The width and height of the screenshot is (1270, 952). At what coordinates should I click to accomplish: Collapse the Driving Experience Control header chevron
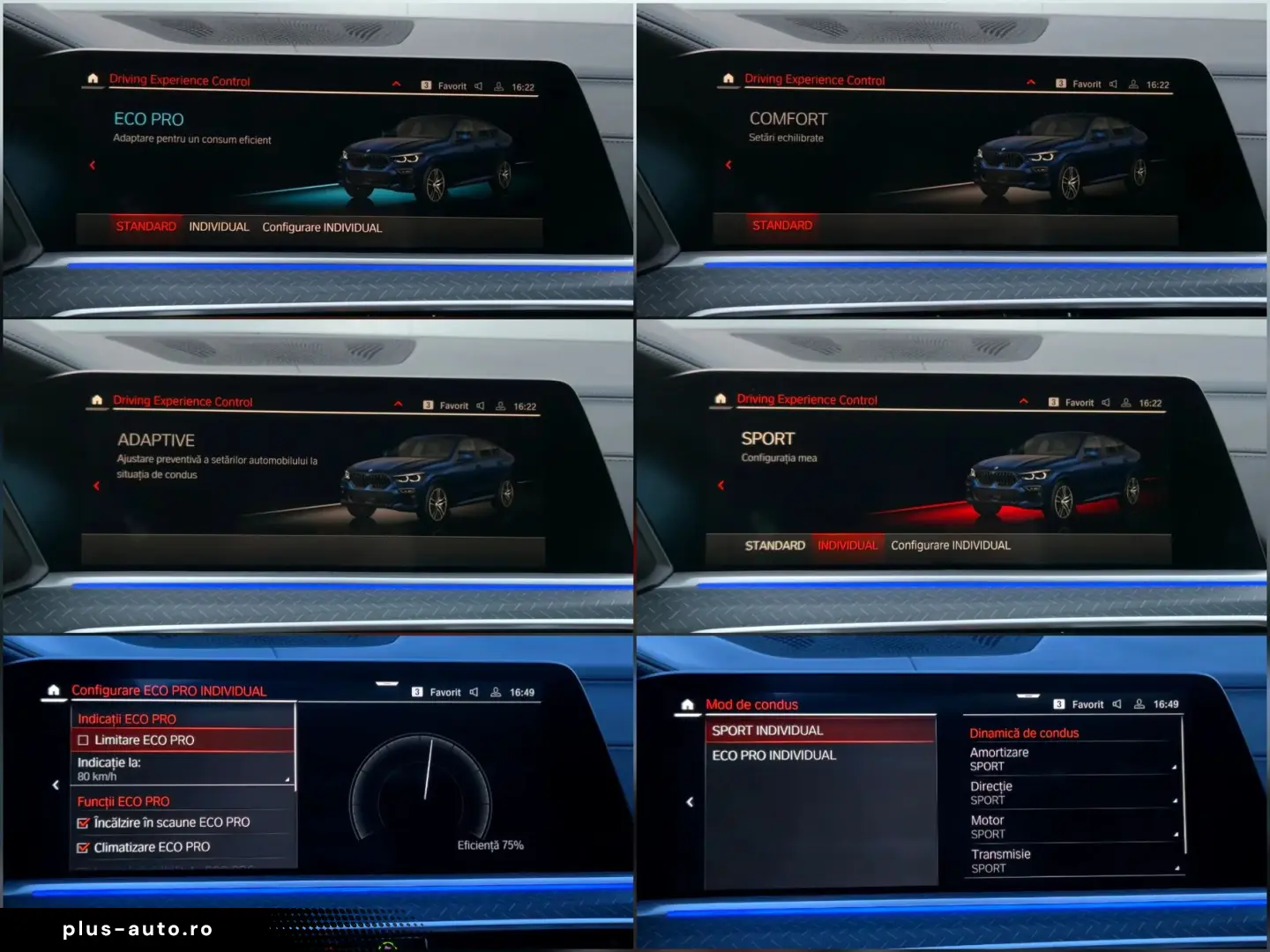click(x=395, y=82)
